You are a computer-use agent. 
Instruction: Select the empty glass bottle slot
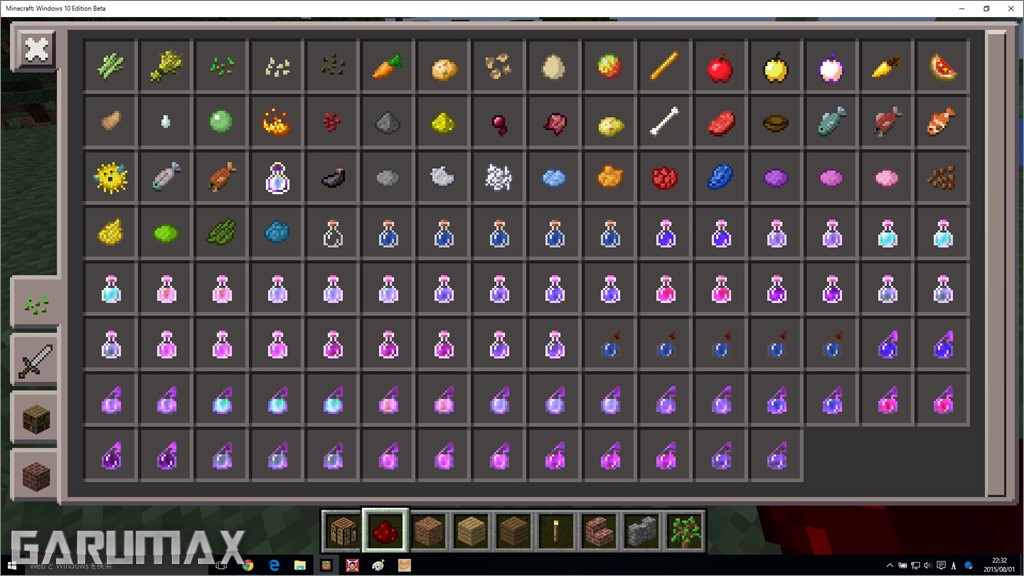click(x=332, y=234)
